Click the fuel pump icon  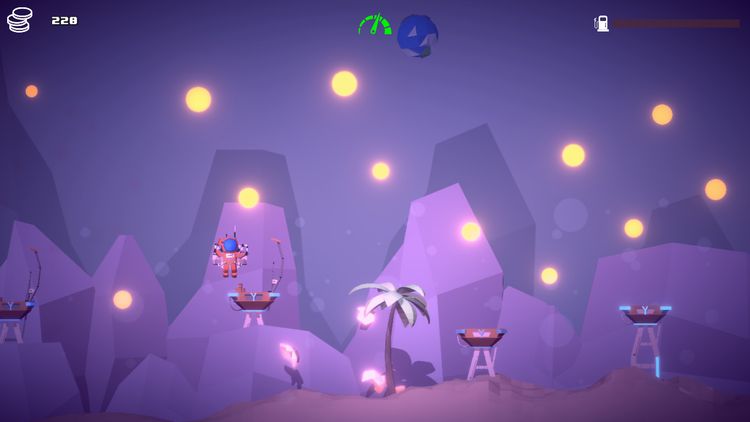pyautogui.click(x=602, y=23)
